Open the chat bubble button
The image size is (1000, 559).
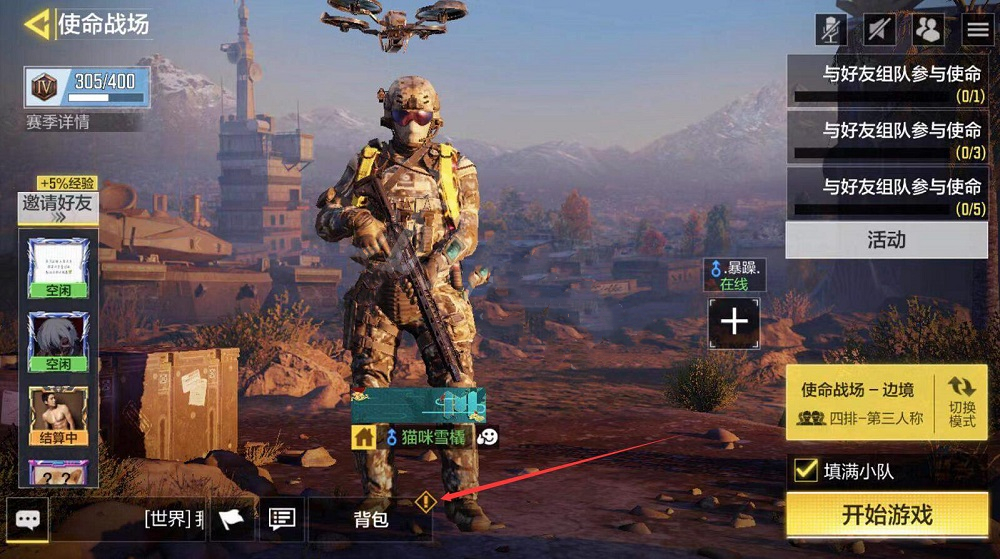coord(28,519)
